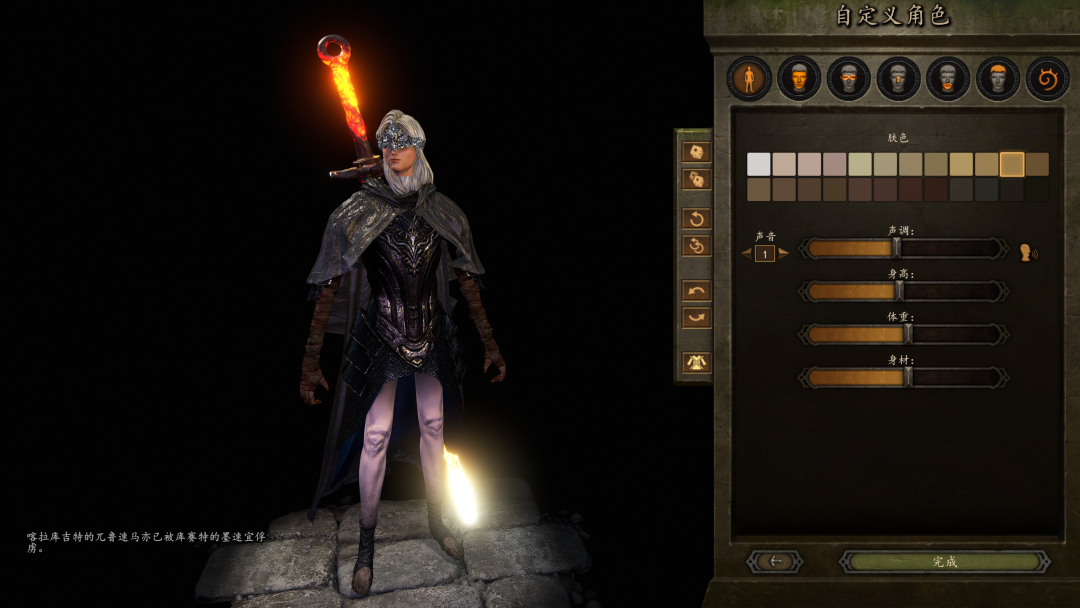Screen dimensions: 1080x608
Task: Click the 身高 (height) slider handle
Action: [x=899, y=291]
